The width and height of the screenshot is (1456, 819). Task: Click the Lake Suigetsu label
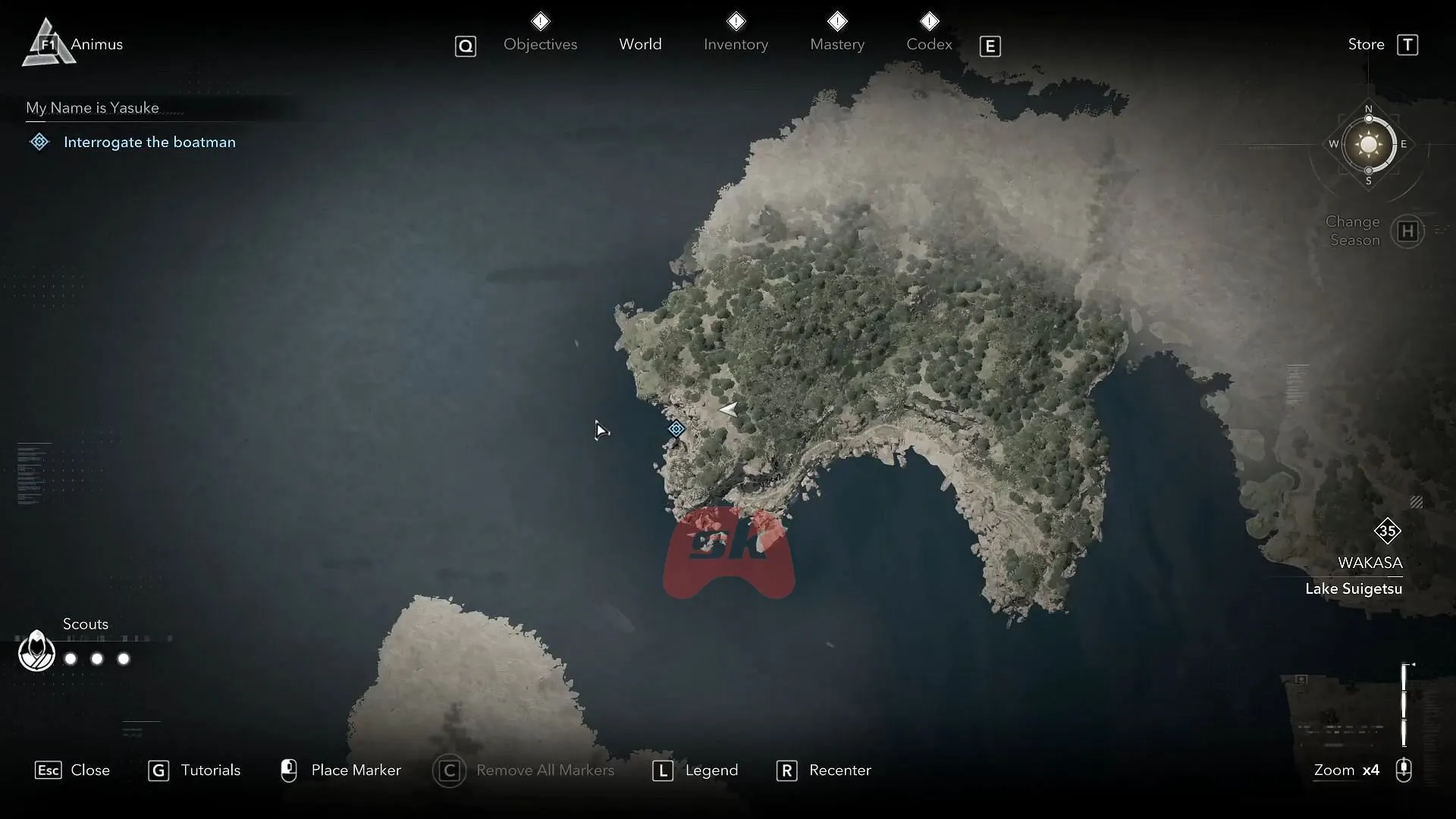(1354, 589)
